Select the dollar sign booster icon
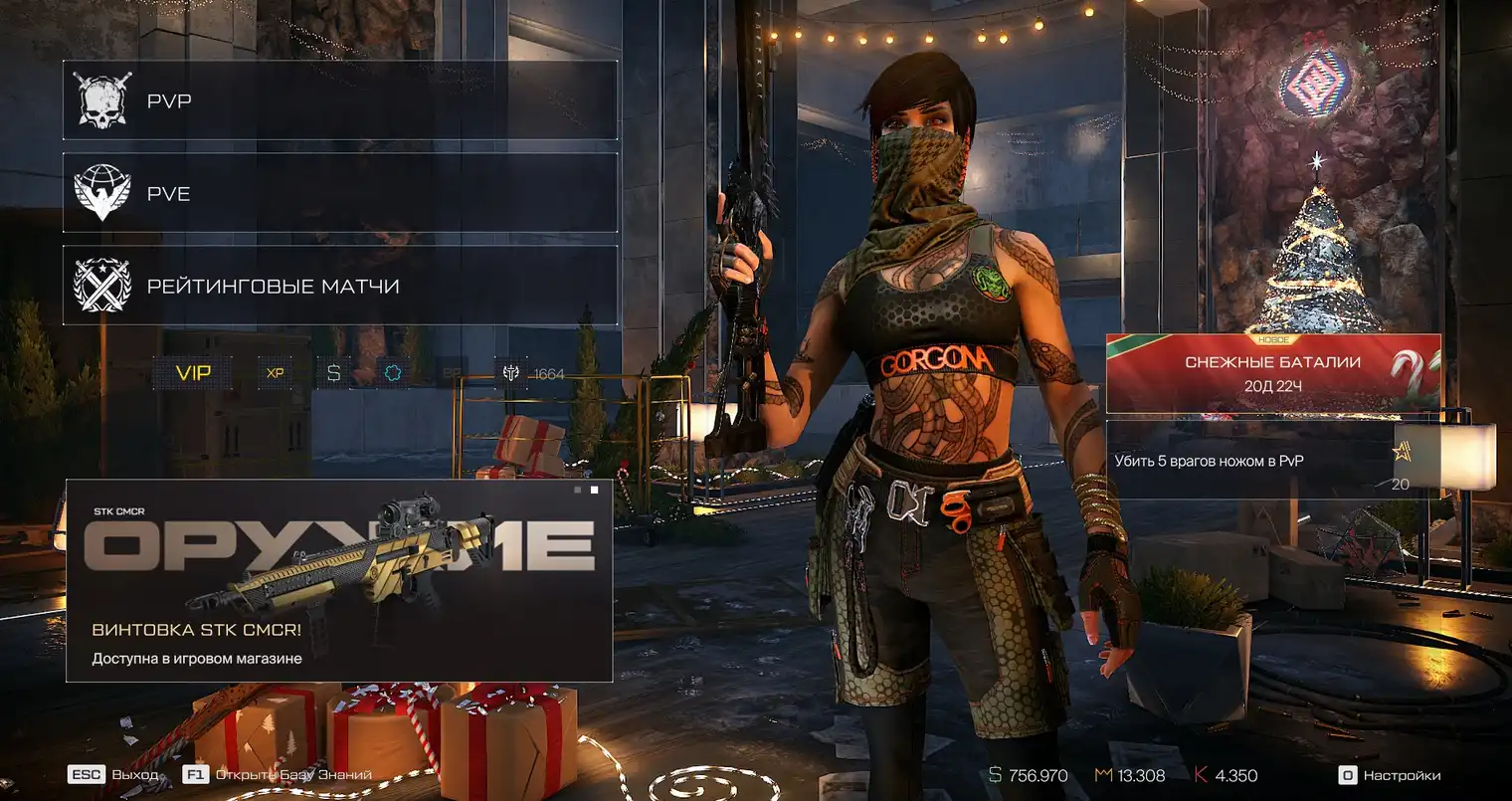The height and width of the screenshot is (801, 1512). pyautogui.click(x=333, y=373)
